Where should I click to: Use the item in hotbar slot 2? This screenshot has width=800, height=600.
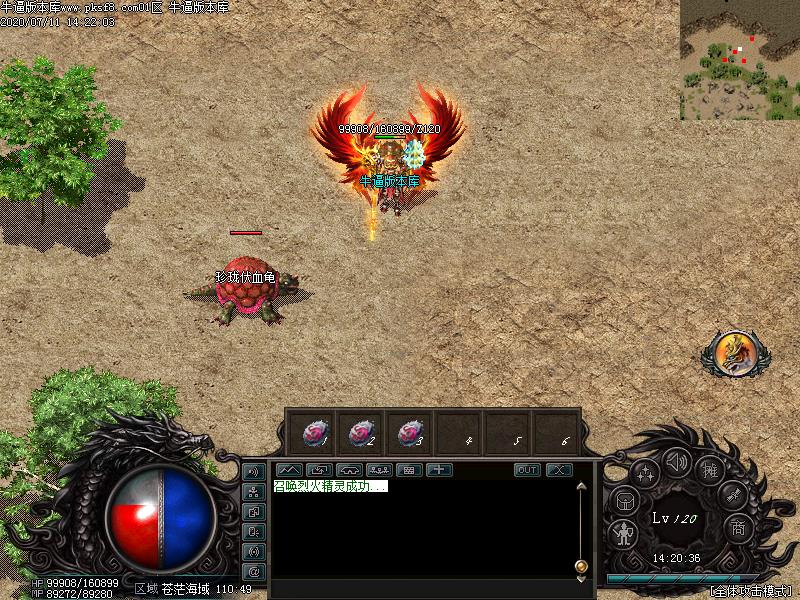coord(360,433)
